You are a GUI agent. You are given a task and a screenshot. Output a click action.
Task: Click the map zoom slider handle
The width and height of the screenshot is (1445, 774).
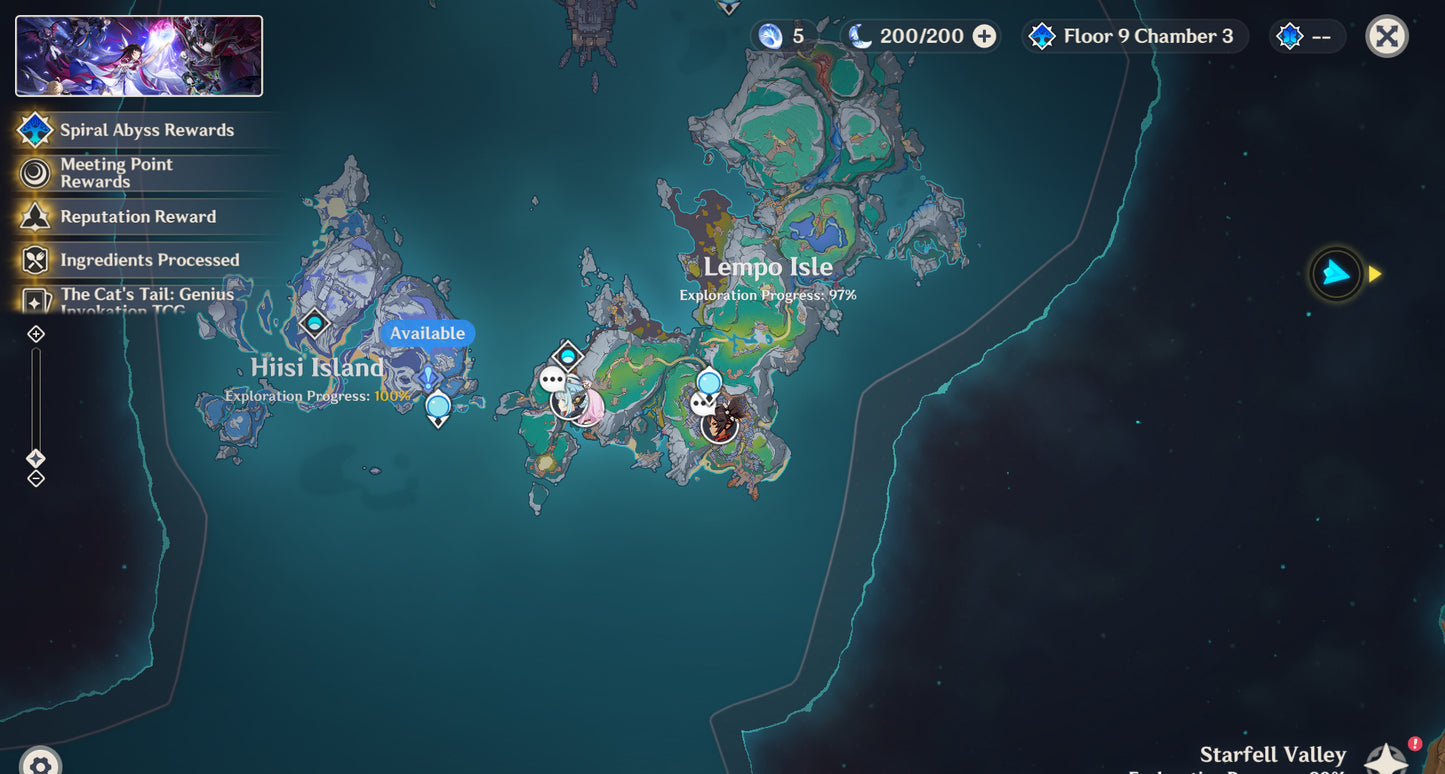click(36, 458)
